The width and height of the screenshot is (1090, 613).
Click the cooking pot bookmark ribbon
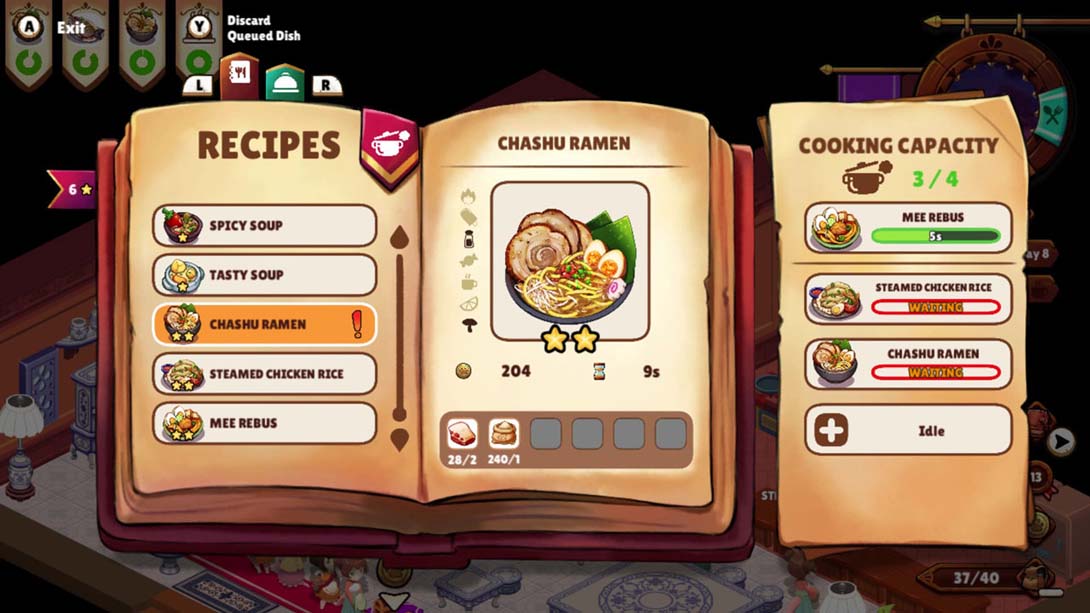click(x=389, y=148)
